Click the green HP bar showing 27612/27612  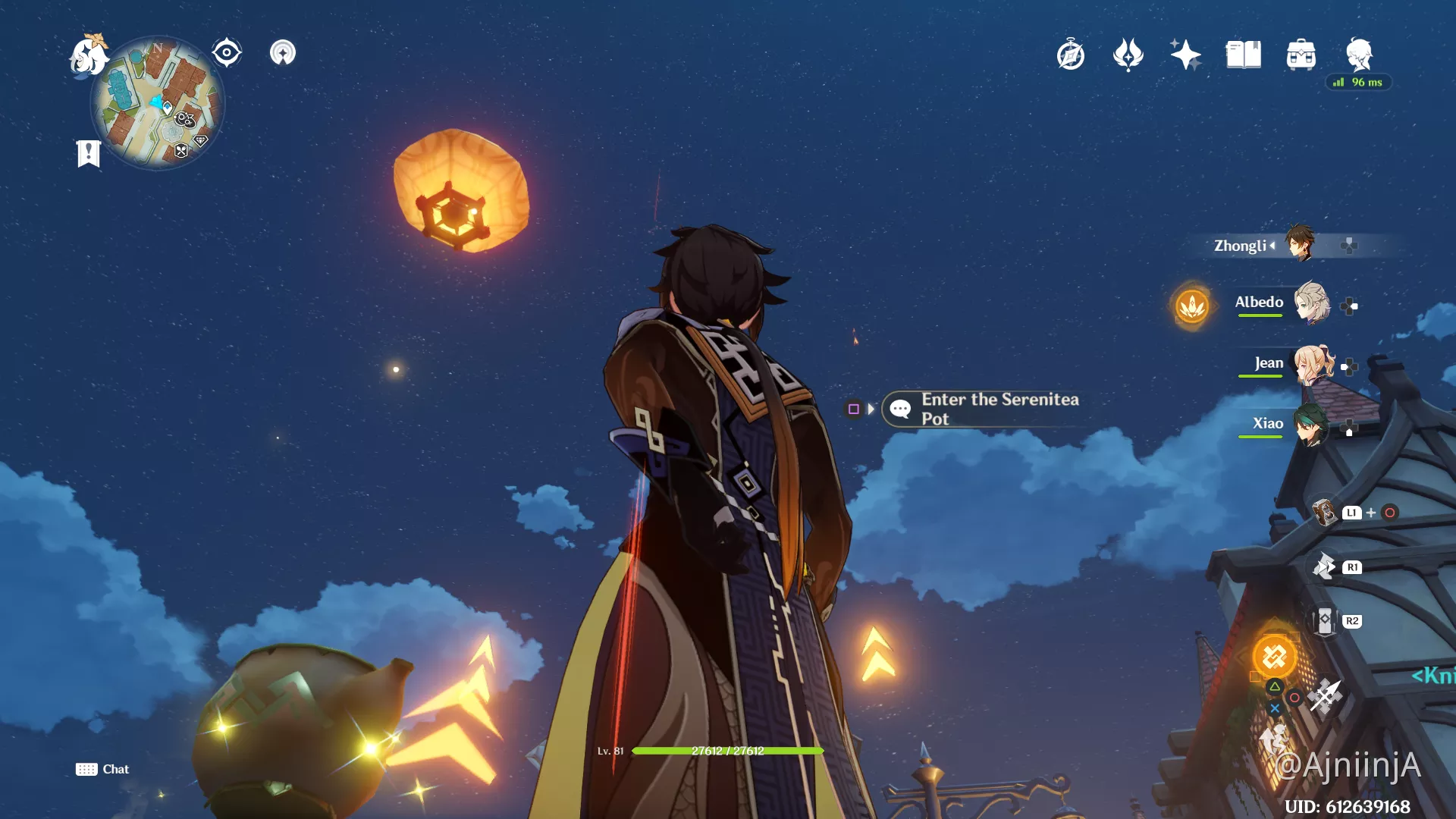(728, 751)
